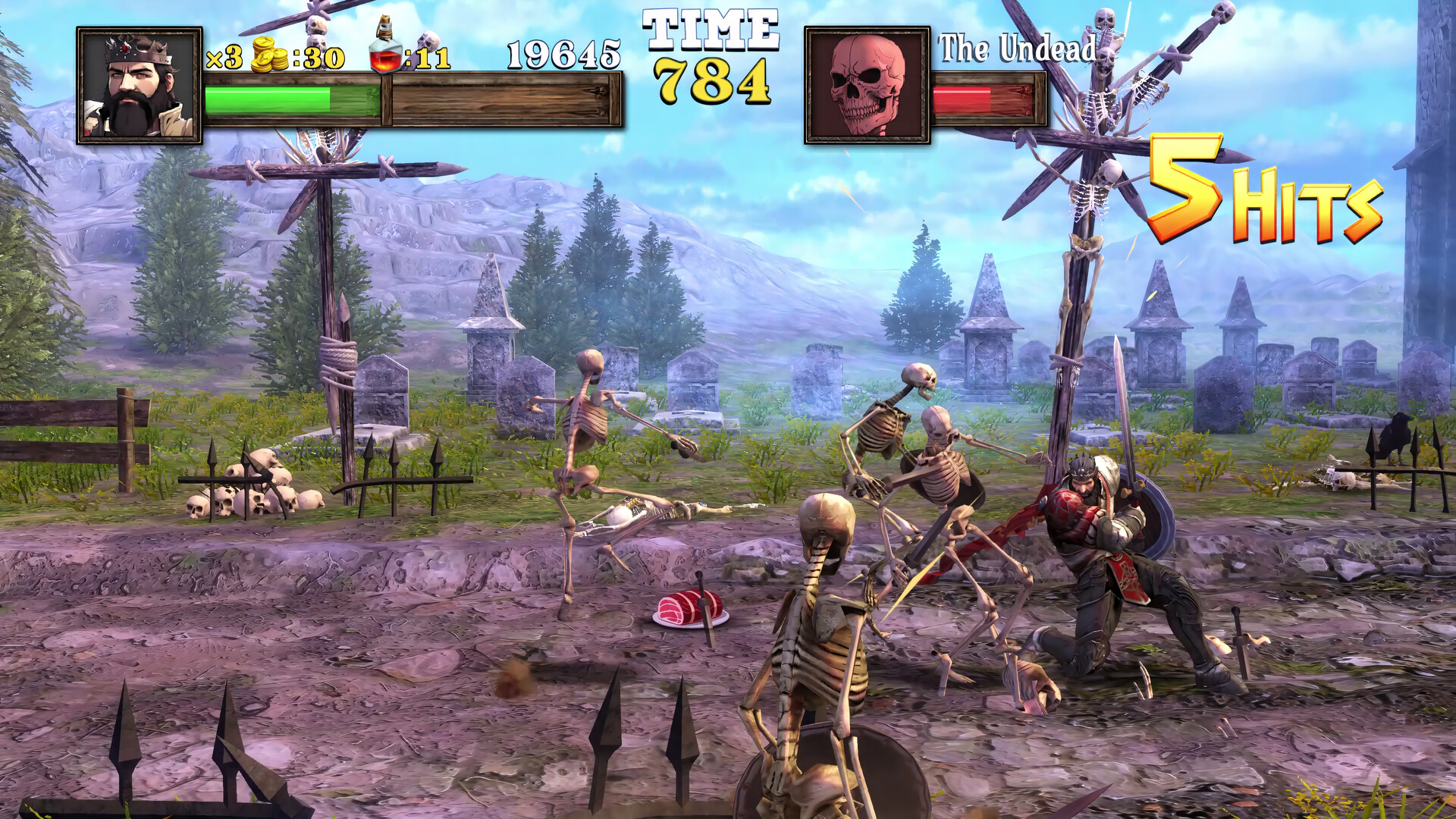This screenshot has height=819, width=1456.
Task: Select The Undead skull portrait
Action: click(867, 86)
